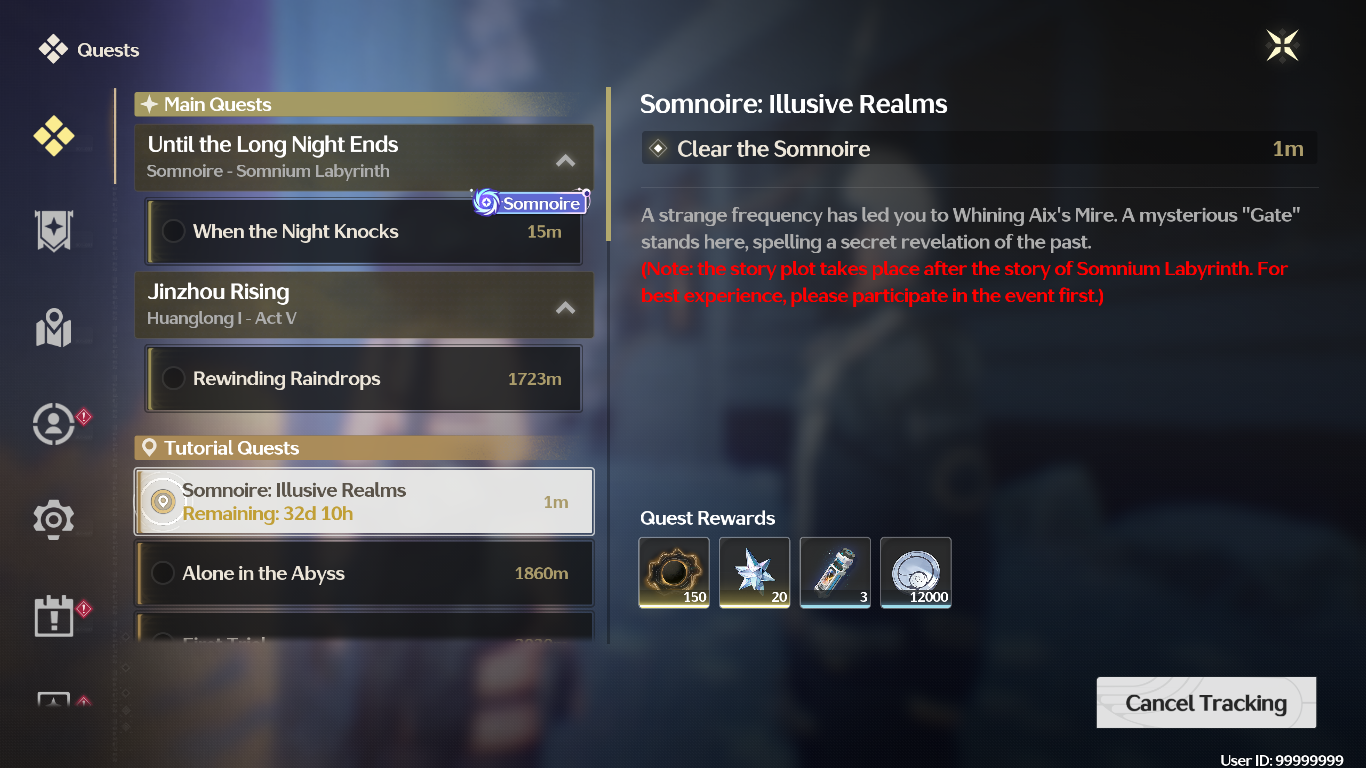Switch to the calendar alert quest category
Viewport: 1366px width, 768px height.
53,617
